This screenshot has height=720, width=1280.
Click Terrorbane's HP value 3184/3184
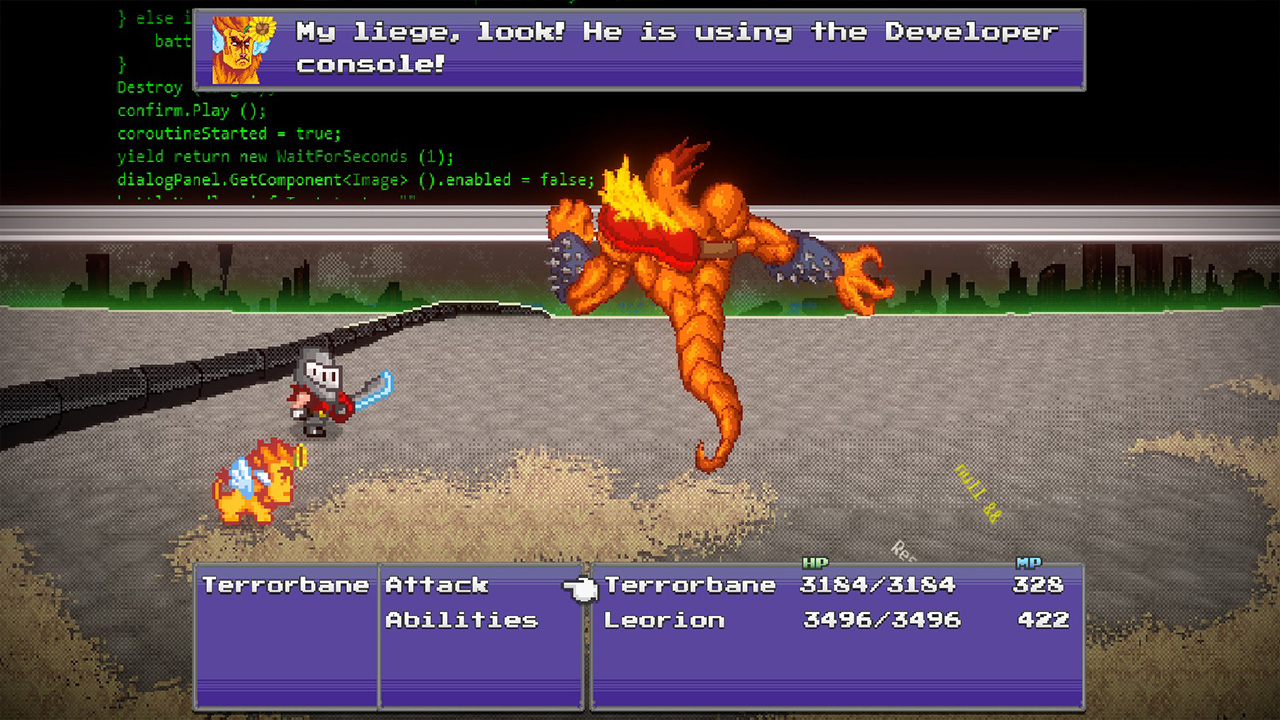coord(880,585)
